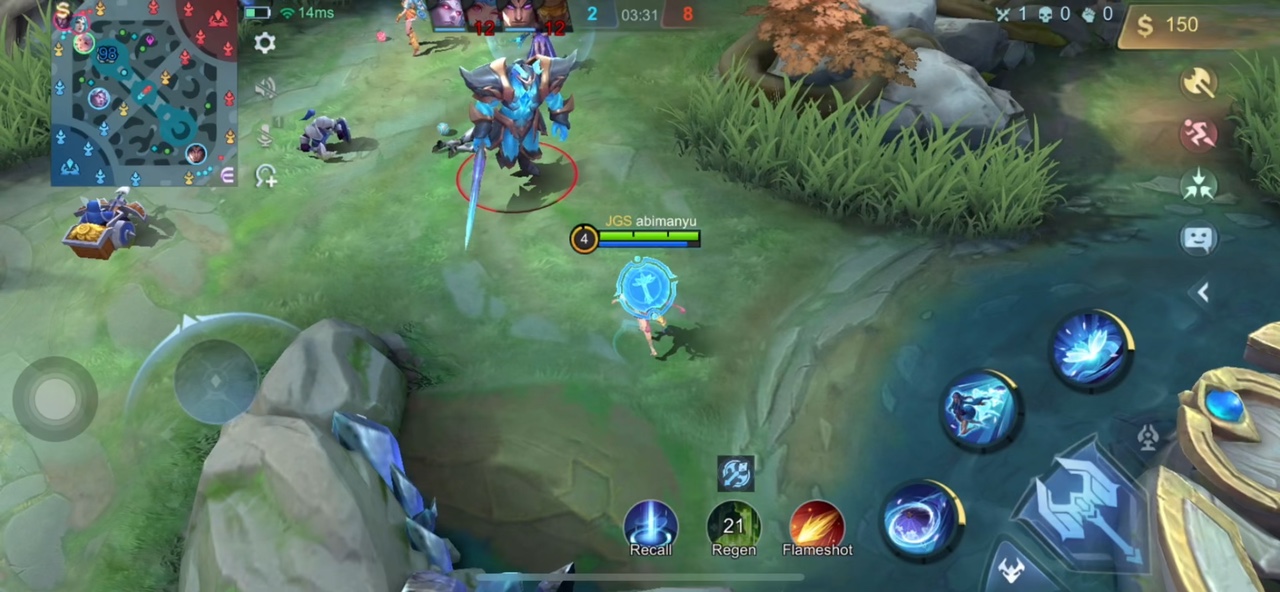Image resolution: width=1280 pixels, height=592 pixels.
Task: Use the Regen ability
Action: tap(734, 525)
